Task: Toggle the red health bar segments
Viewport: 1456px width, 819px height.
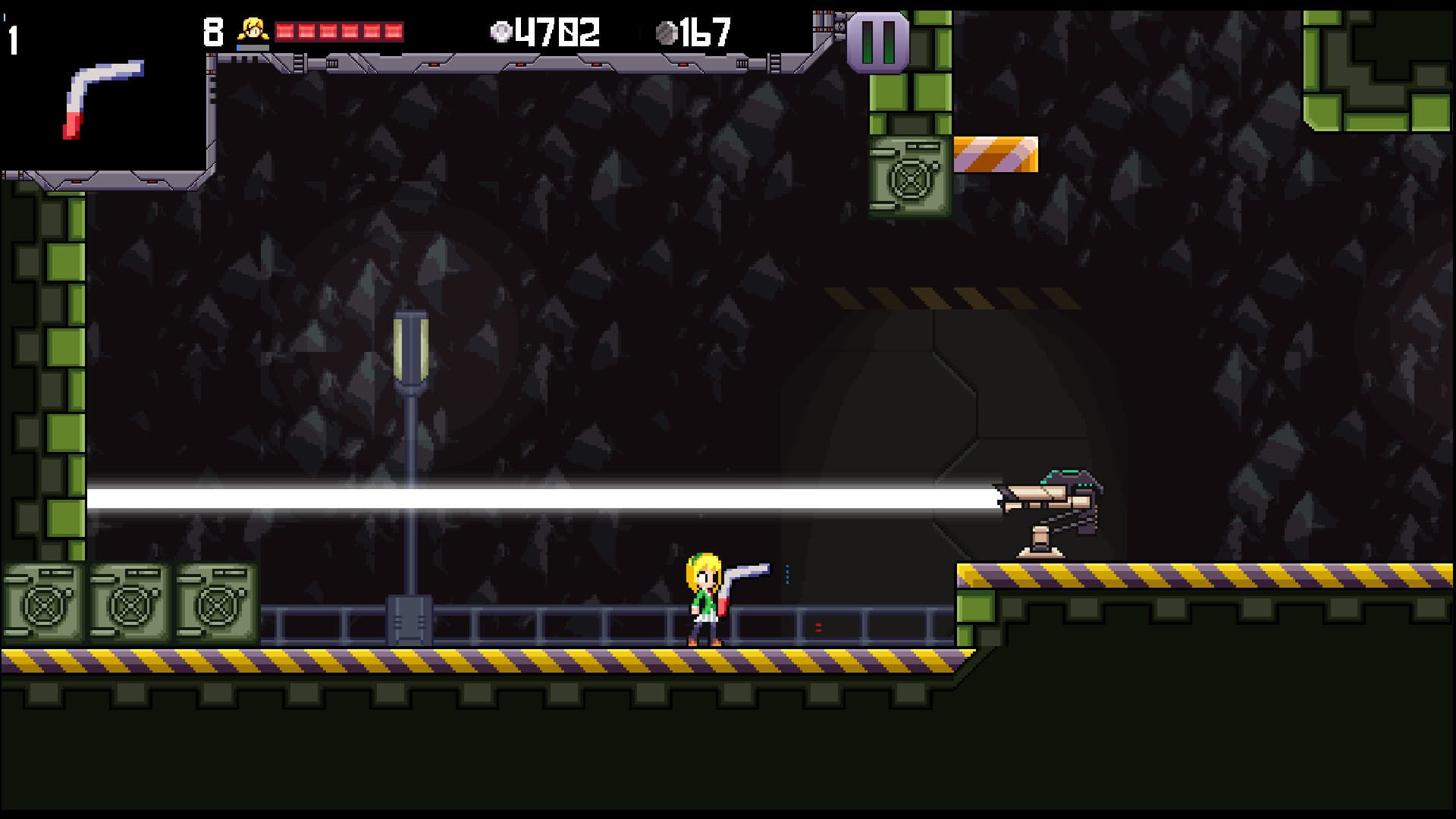Action: [x=339, y=32]
